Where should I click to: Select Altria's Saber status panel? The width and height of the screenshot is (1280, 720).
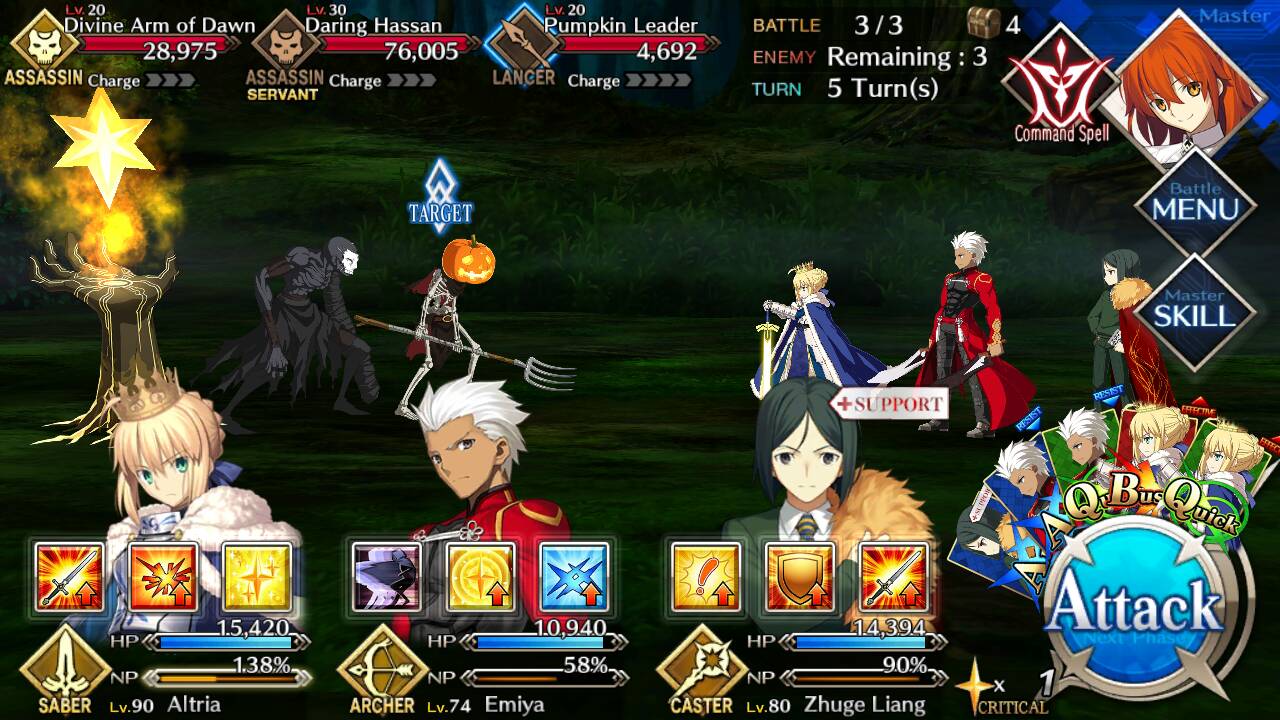tap(160, 668)
